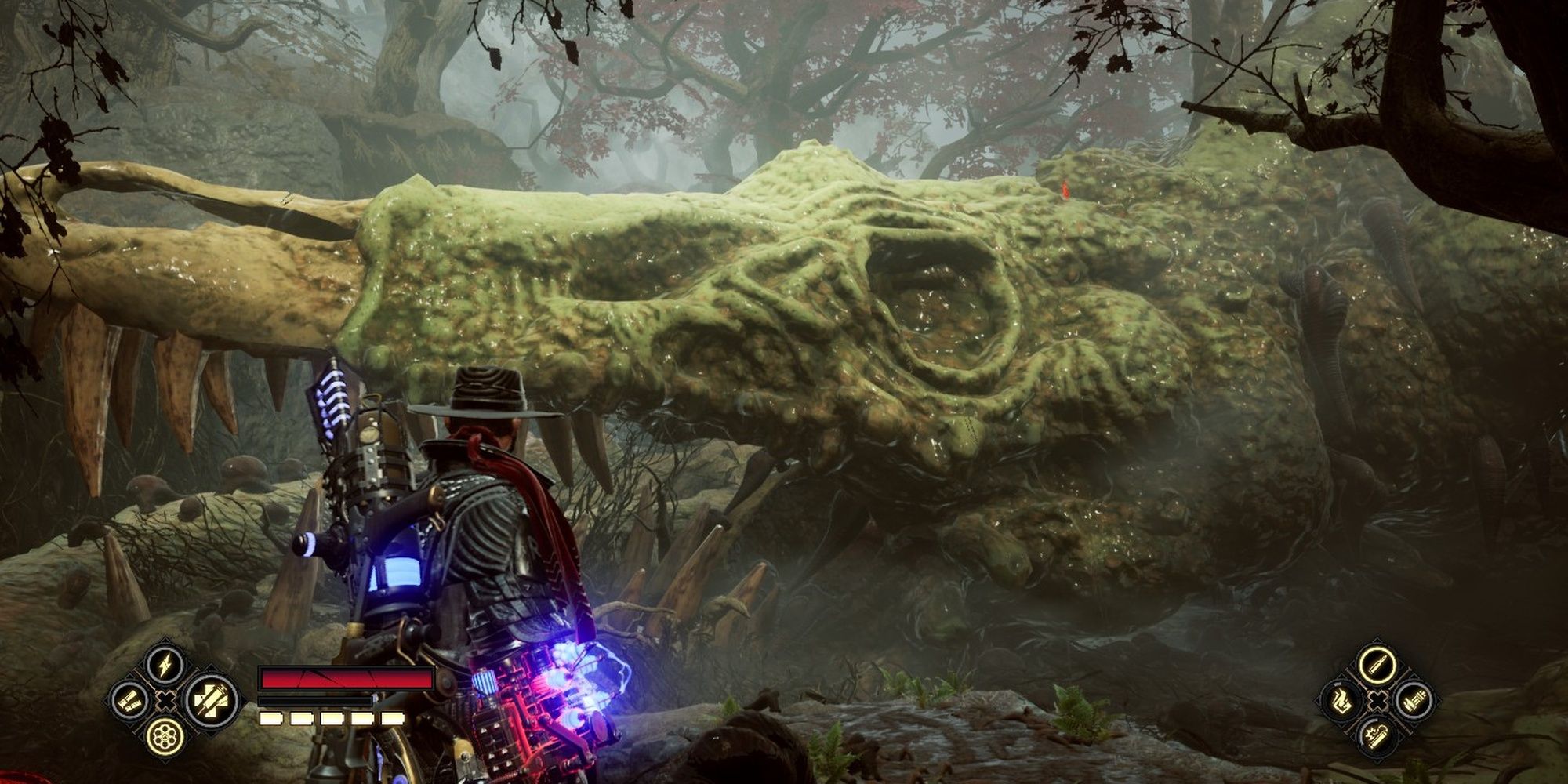Select the lightning ability icon on the weapon wheel

[165, 664]
